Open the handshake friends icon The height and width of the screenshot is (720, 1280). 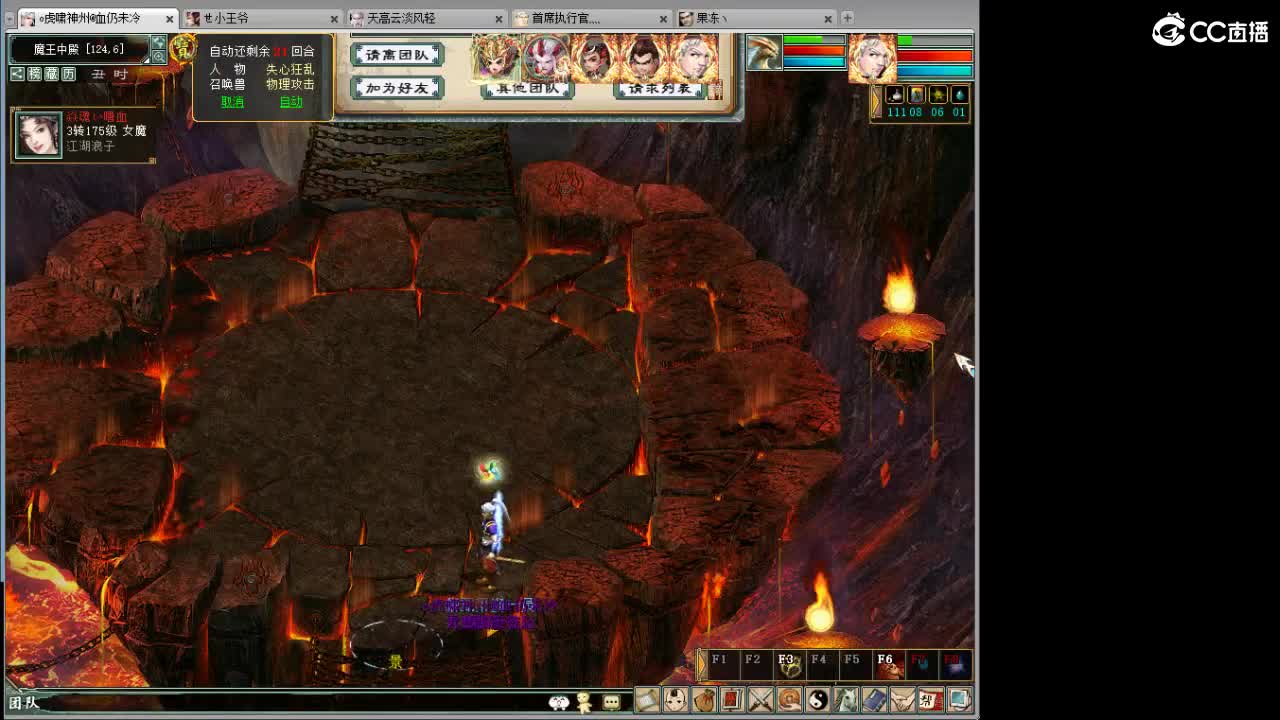click(903, 702)
